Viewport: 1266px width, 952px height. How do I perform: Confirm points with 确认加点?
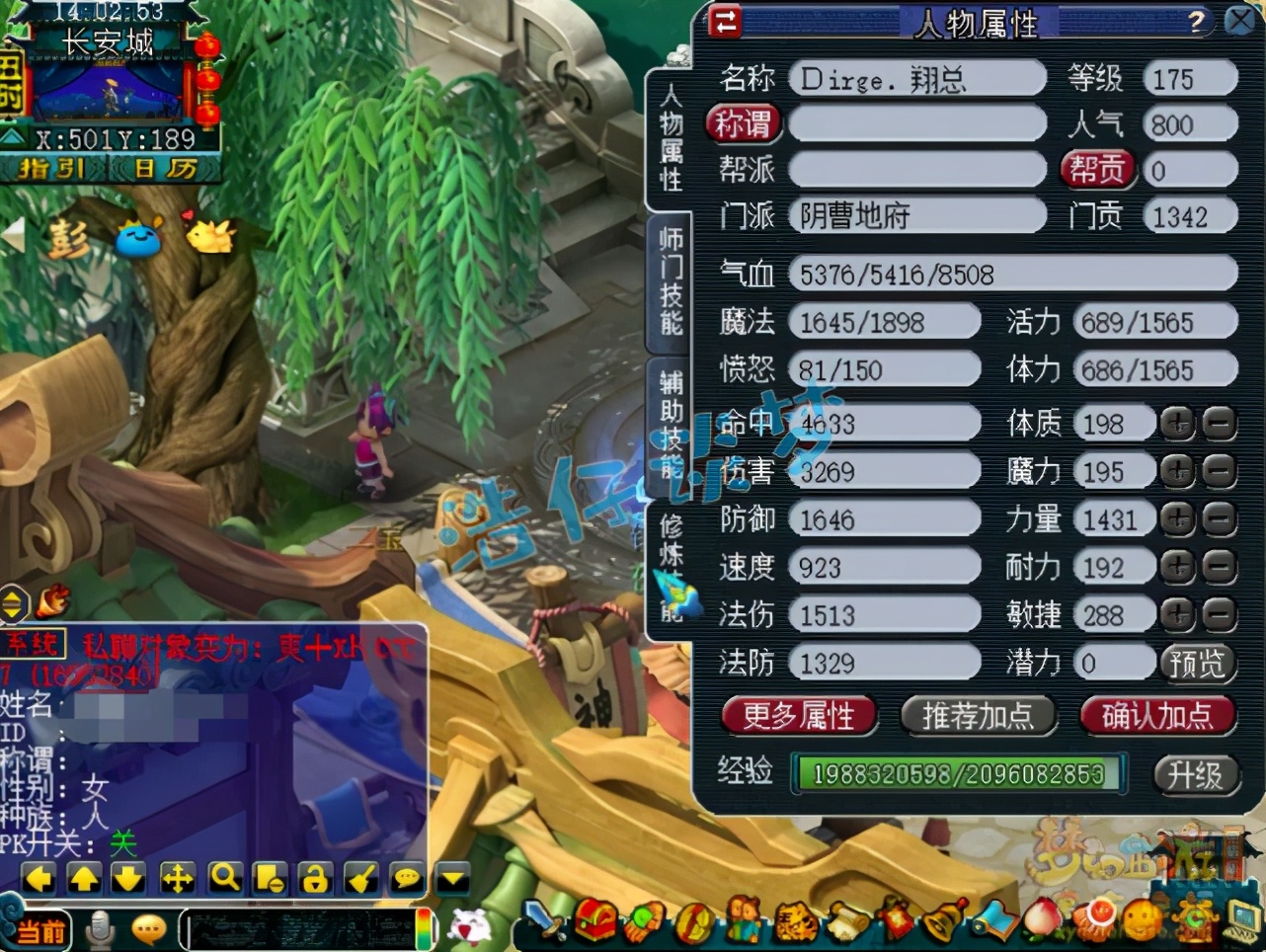click(1156, 716)
